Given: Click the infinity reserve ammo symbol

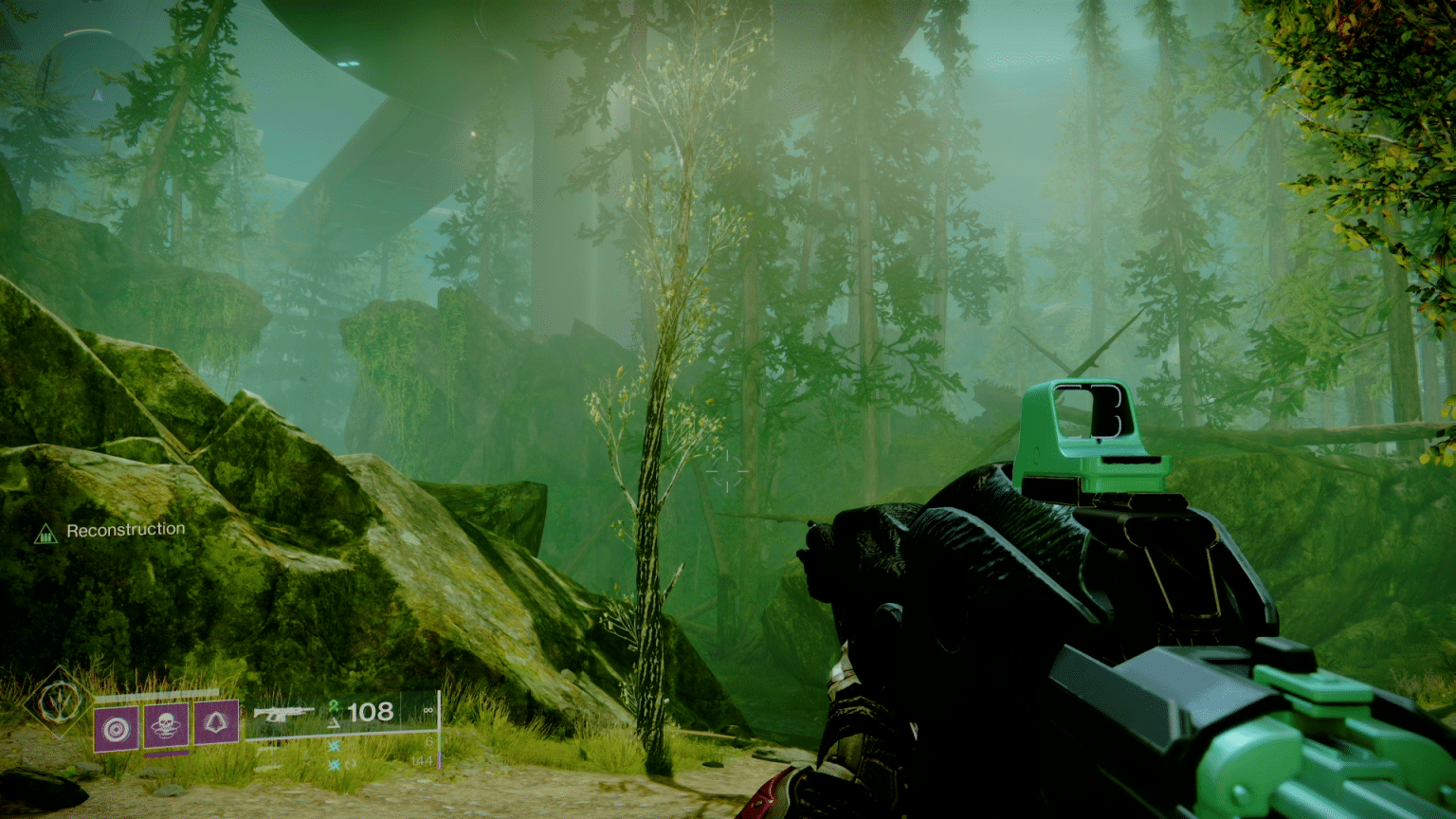Looking at the screenshot, I should pyautogui.click(x=428, y=710).
